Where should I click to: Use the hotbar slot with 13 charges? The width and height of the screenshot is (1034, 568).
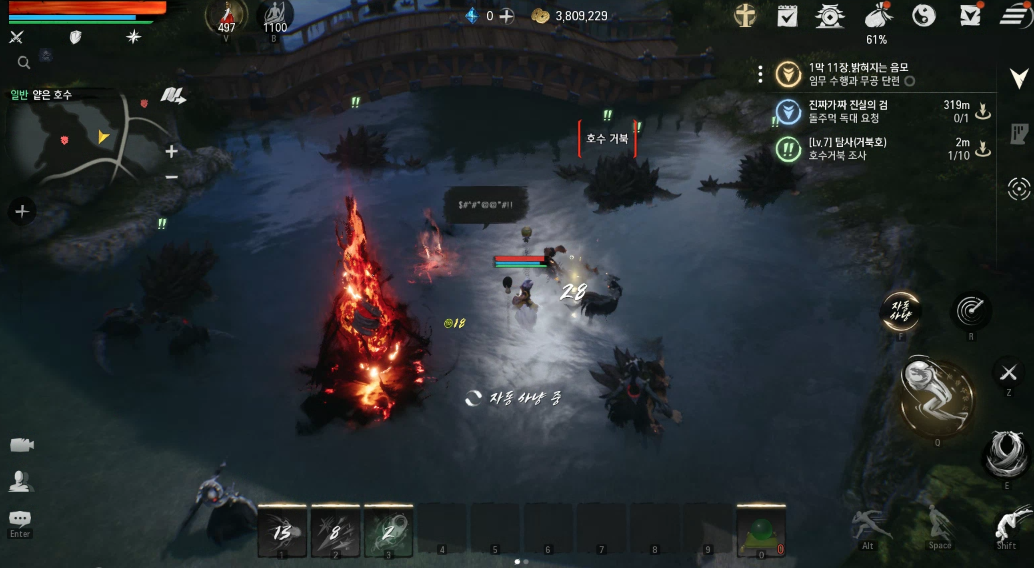pyautogui.click(x=282, y=529)
